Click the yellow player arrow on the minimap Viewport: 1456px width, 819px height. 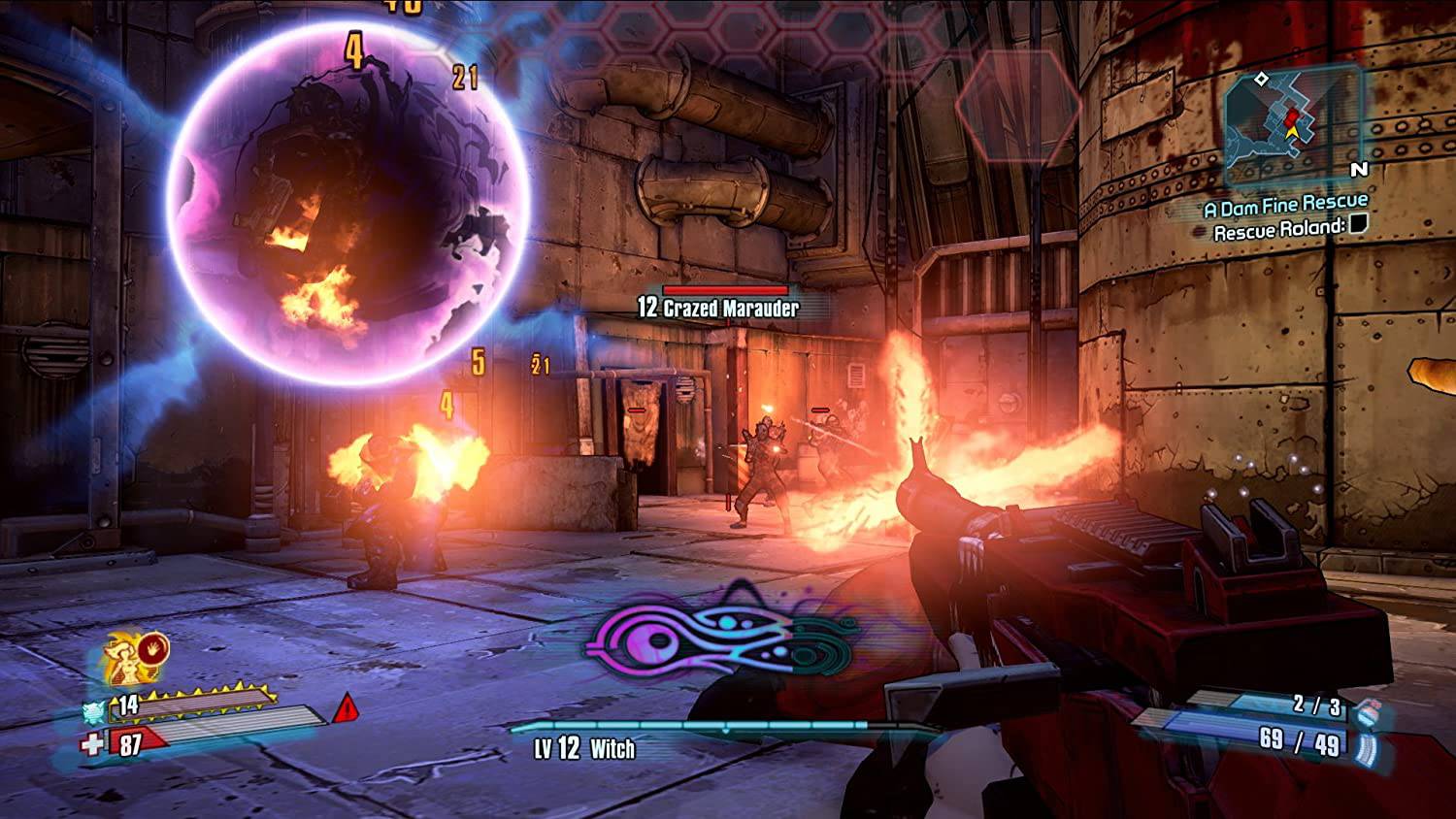point(1292,133)
